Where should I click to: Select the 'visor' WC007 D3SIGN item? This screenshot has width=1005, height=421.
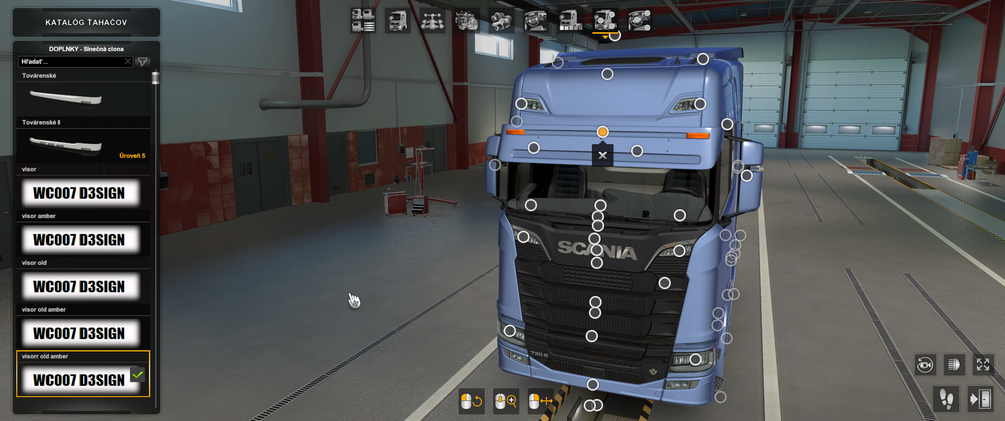79,193
